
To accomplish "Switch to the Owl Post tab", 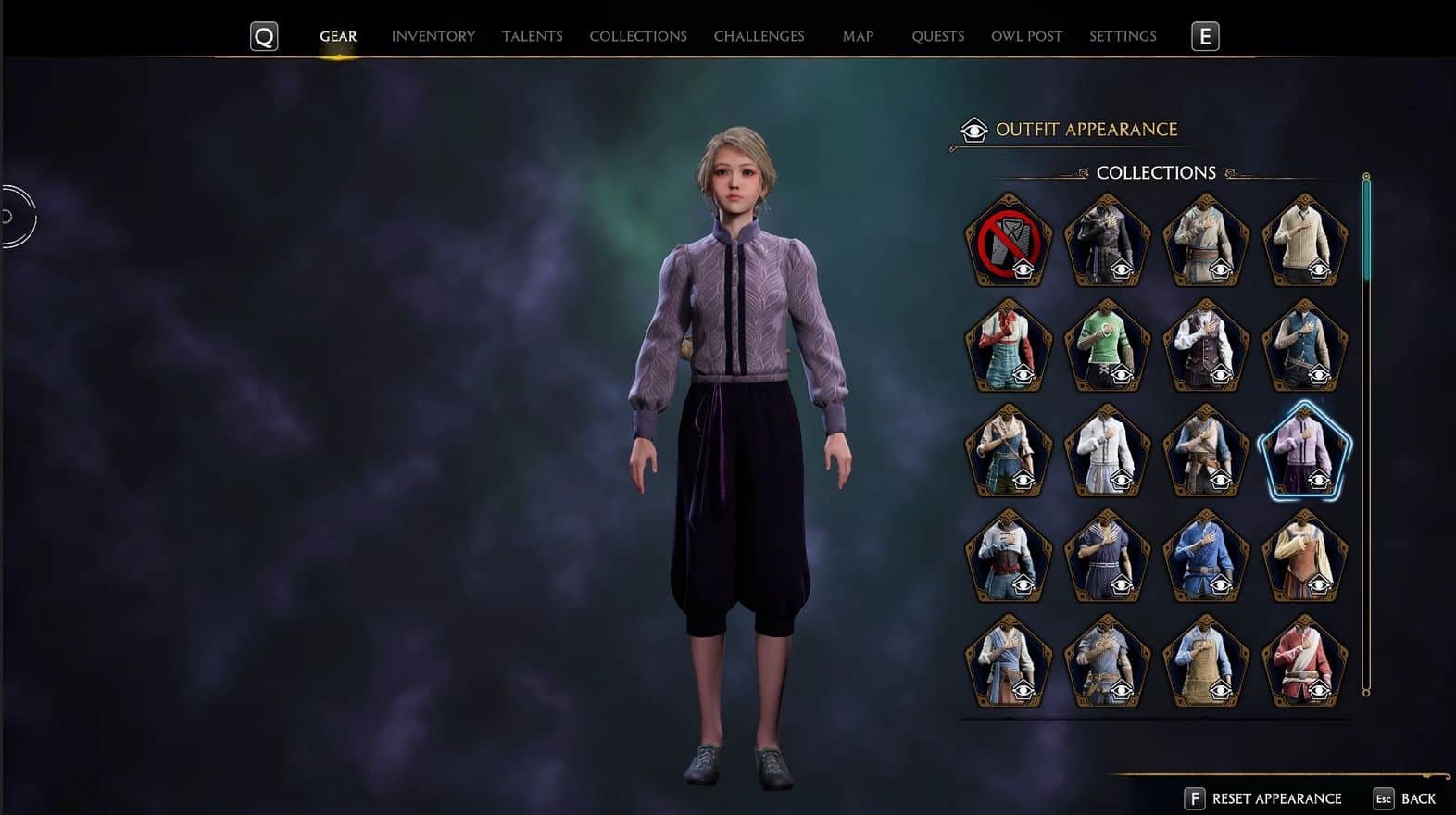I will point(1026,36).
